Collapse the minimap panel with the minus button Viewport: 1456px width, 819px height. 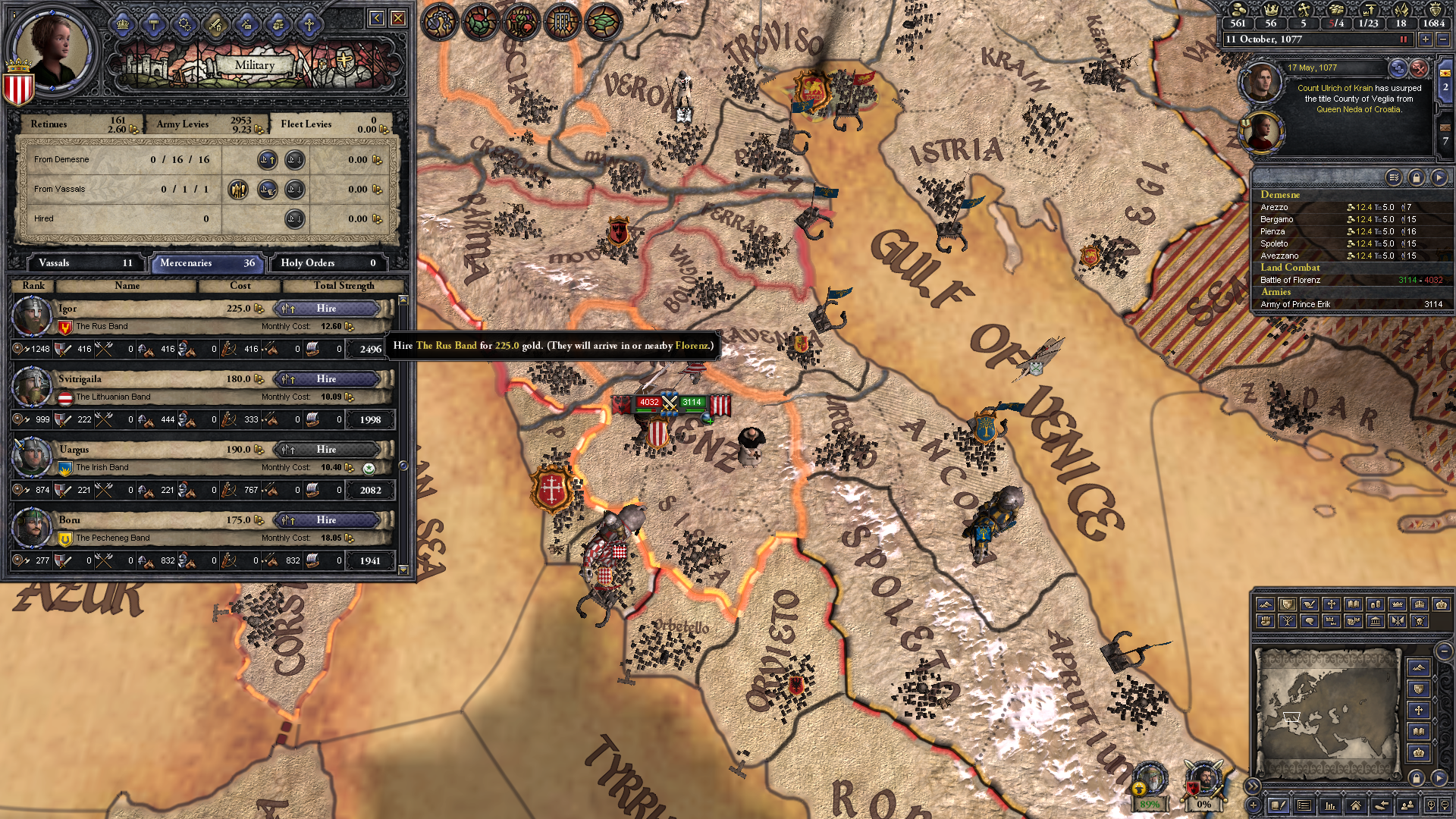[1445, 650]
